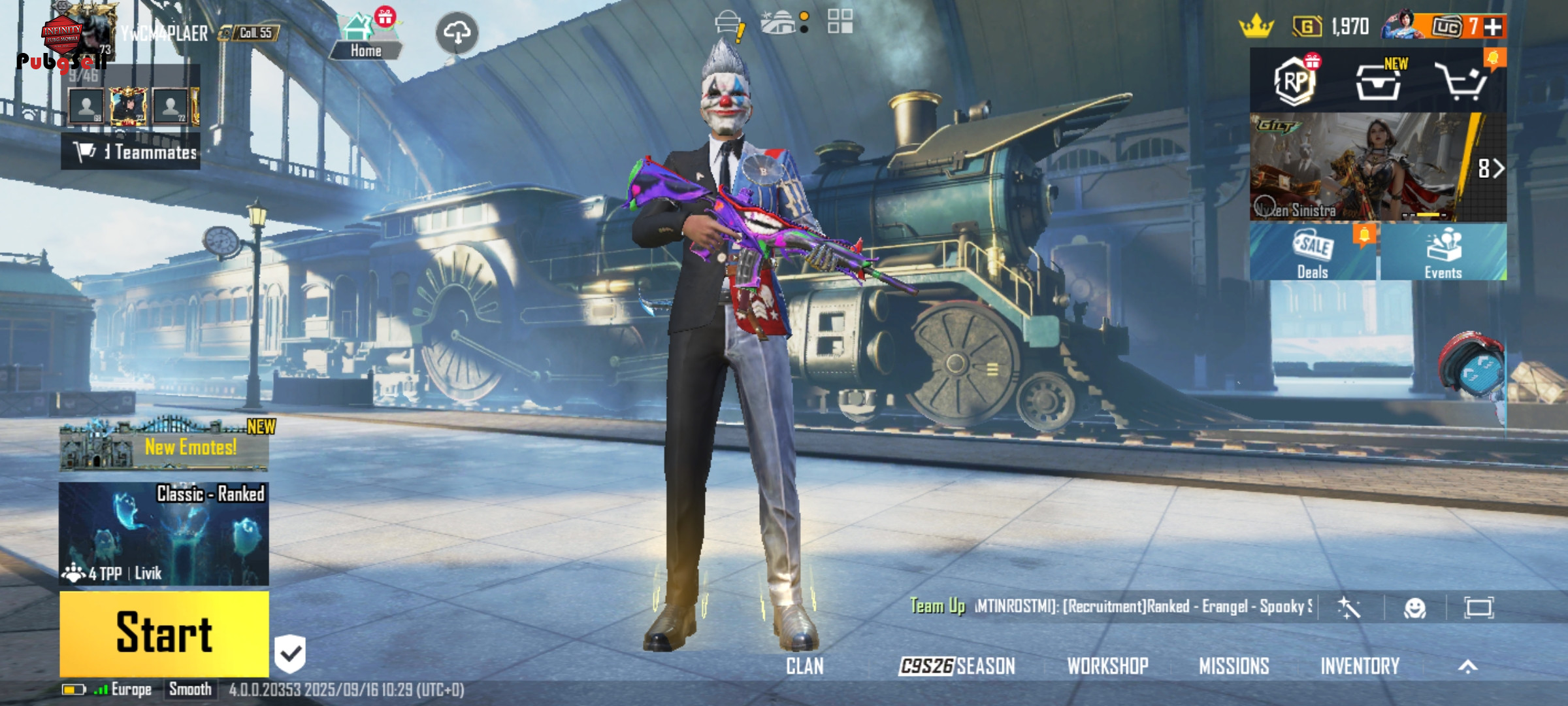The width and height of the screenshot is (1568, 706).
Task: Open the Missions menu
Action: [1234, 666]
